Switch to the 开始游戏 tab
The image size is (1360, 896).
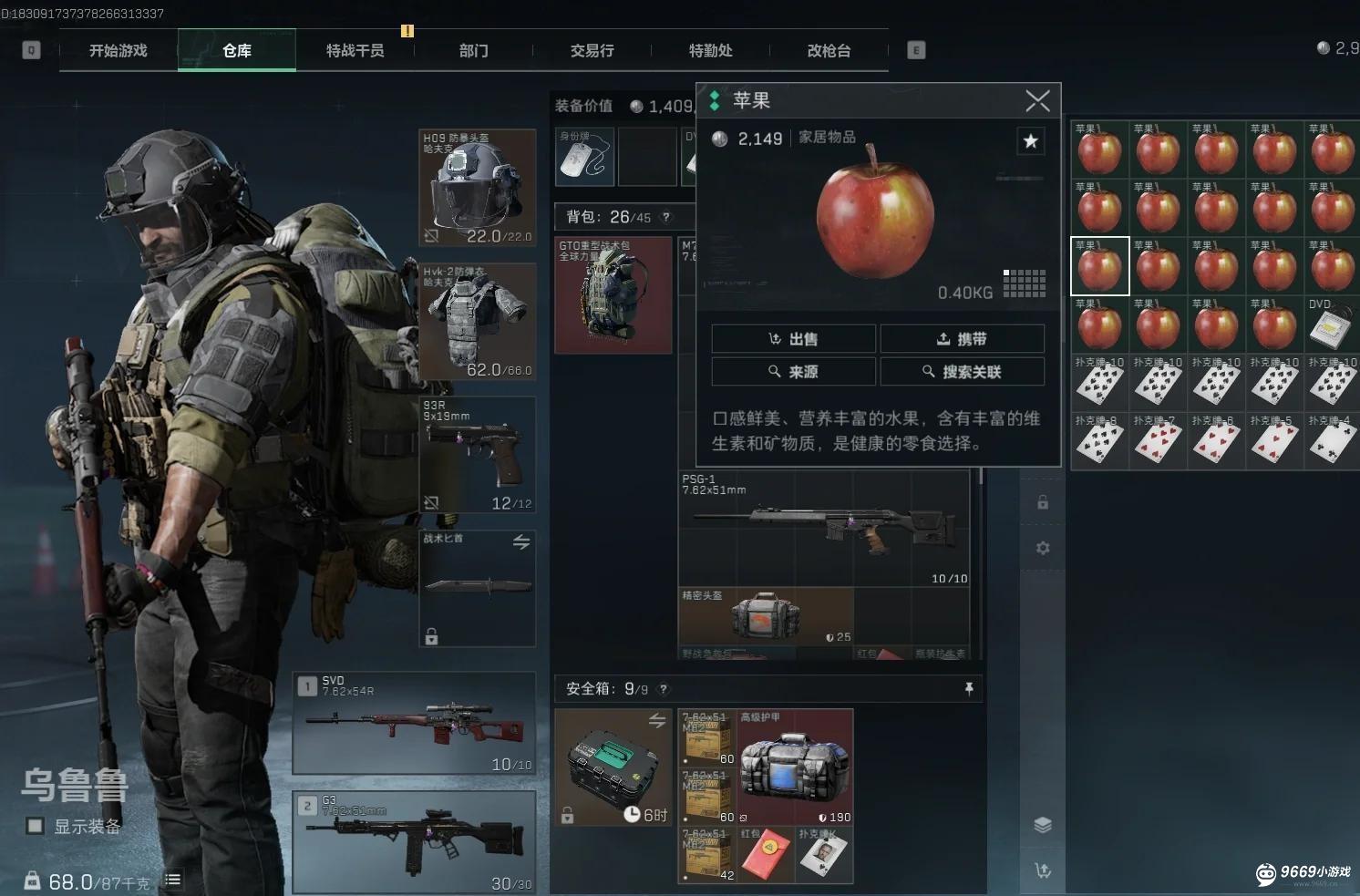click(x=118, y=51)
